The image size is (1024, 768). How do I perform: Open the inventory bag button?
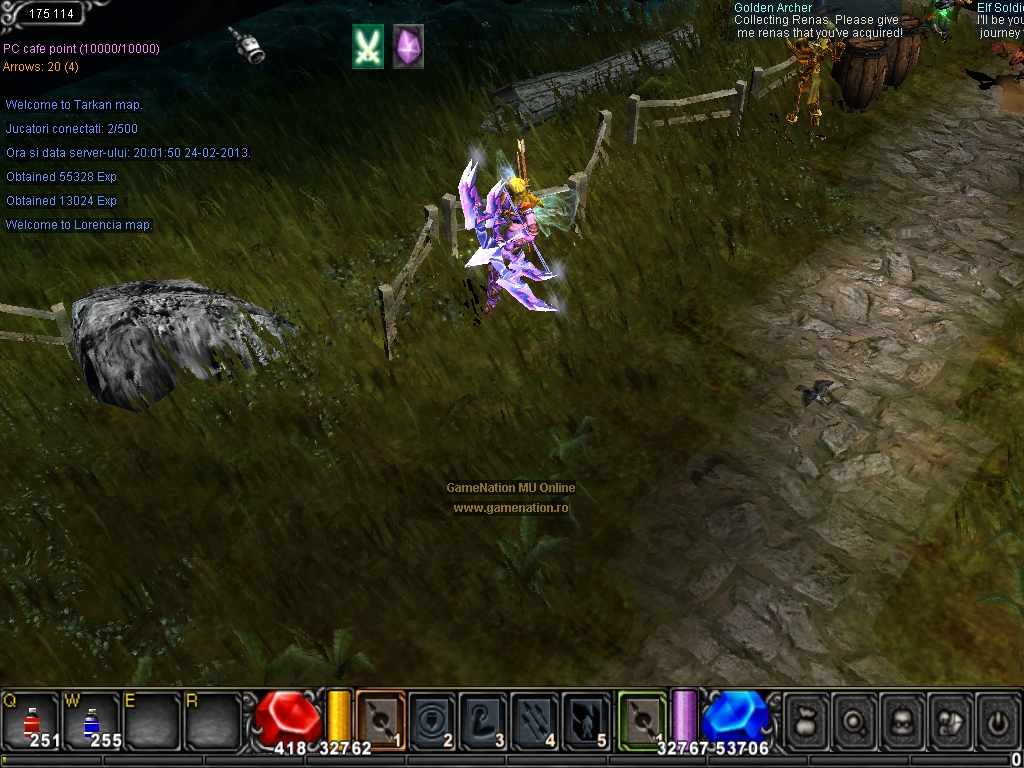[807, 718]
